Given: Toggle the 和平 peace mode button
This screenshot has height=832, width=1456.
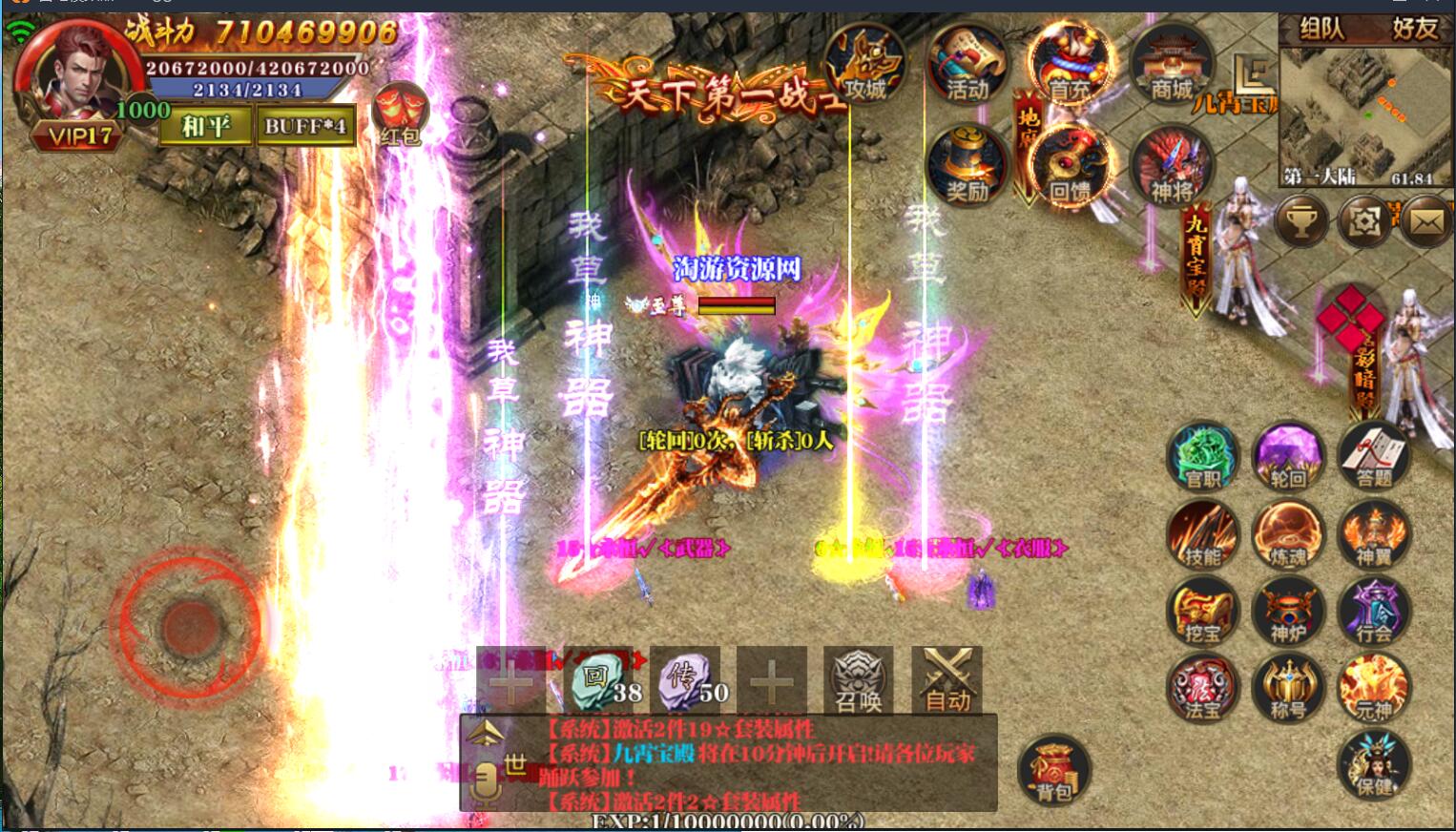Looking at the screenshot, I should coord(205,126).
